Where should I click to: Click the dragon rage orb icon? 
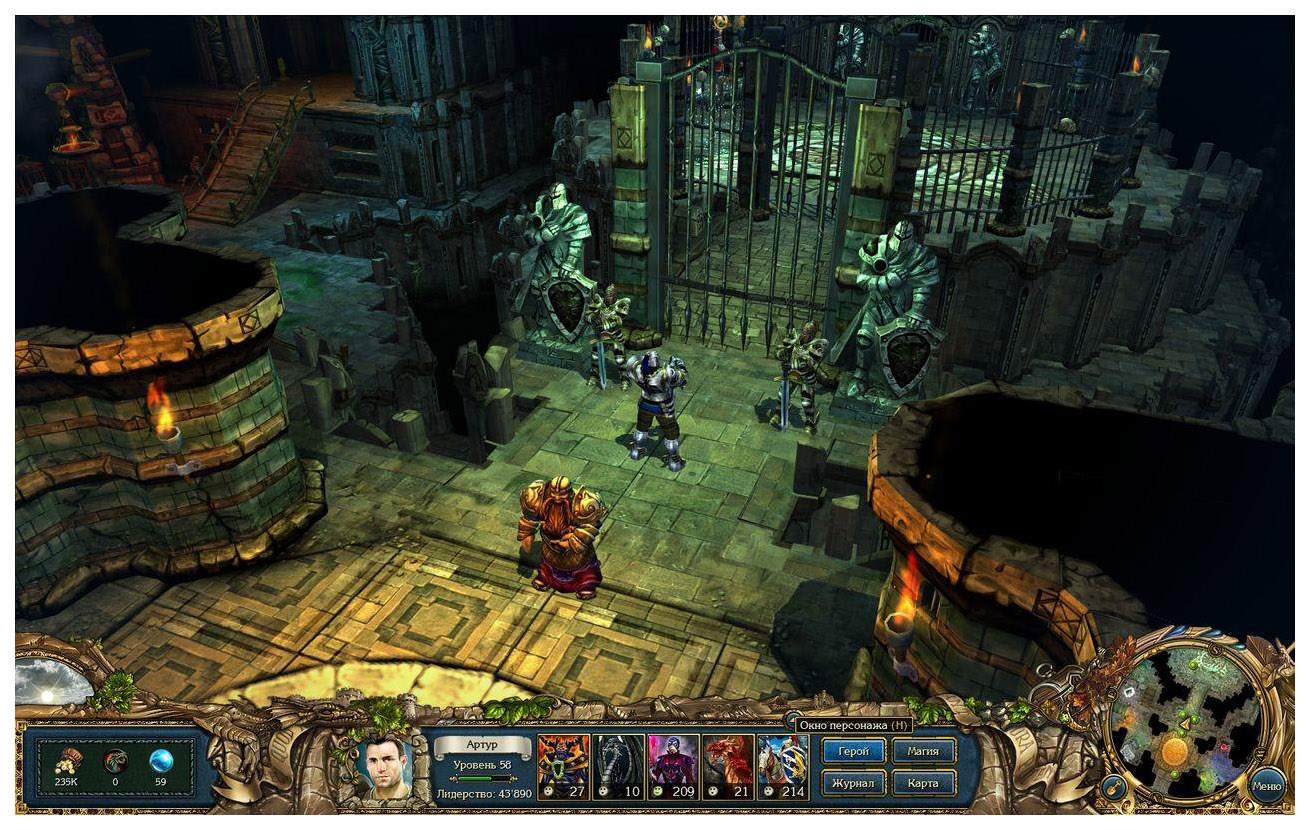115,761
